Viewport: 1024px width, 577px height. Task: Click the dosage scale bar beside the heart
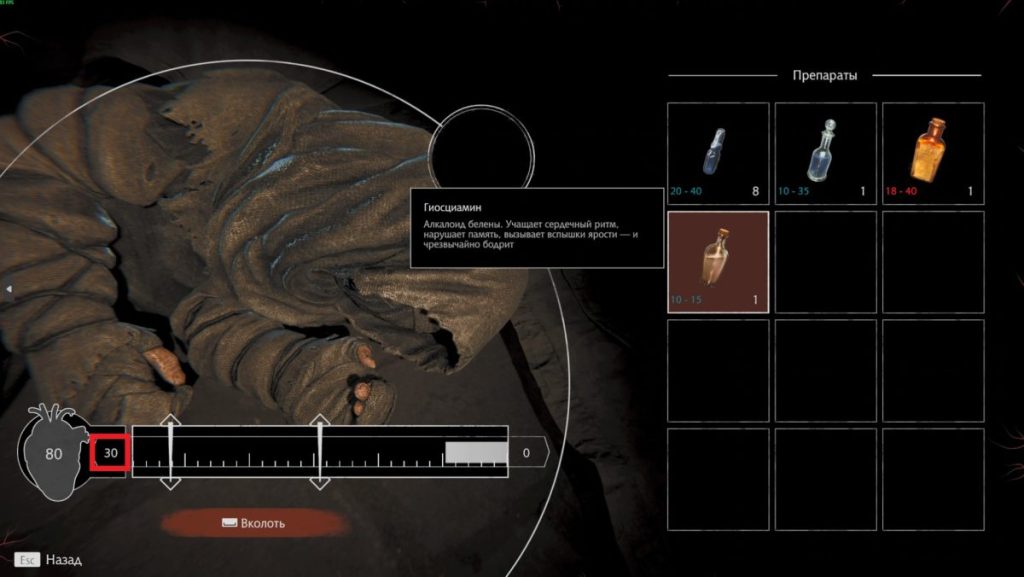(320, 453)
